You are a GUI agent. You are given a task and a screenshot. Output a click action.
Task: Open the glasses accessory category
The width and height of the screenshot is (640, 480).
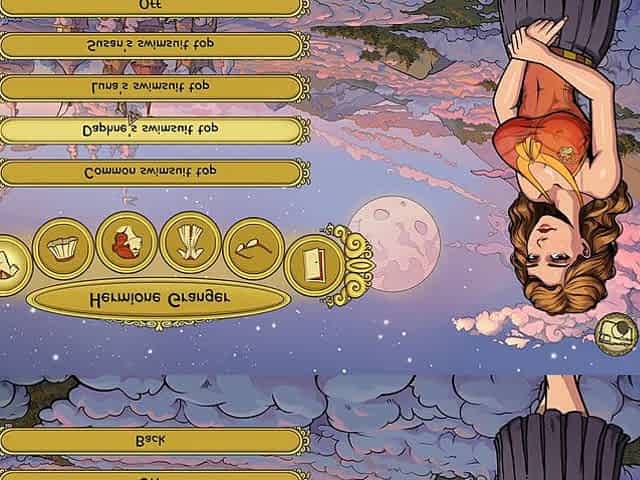pyautogui.click(x=252, y=249)
